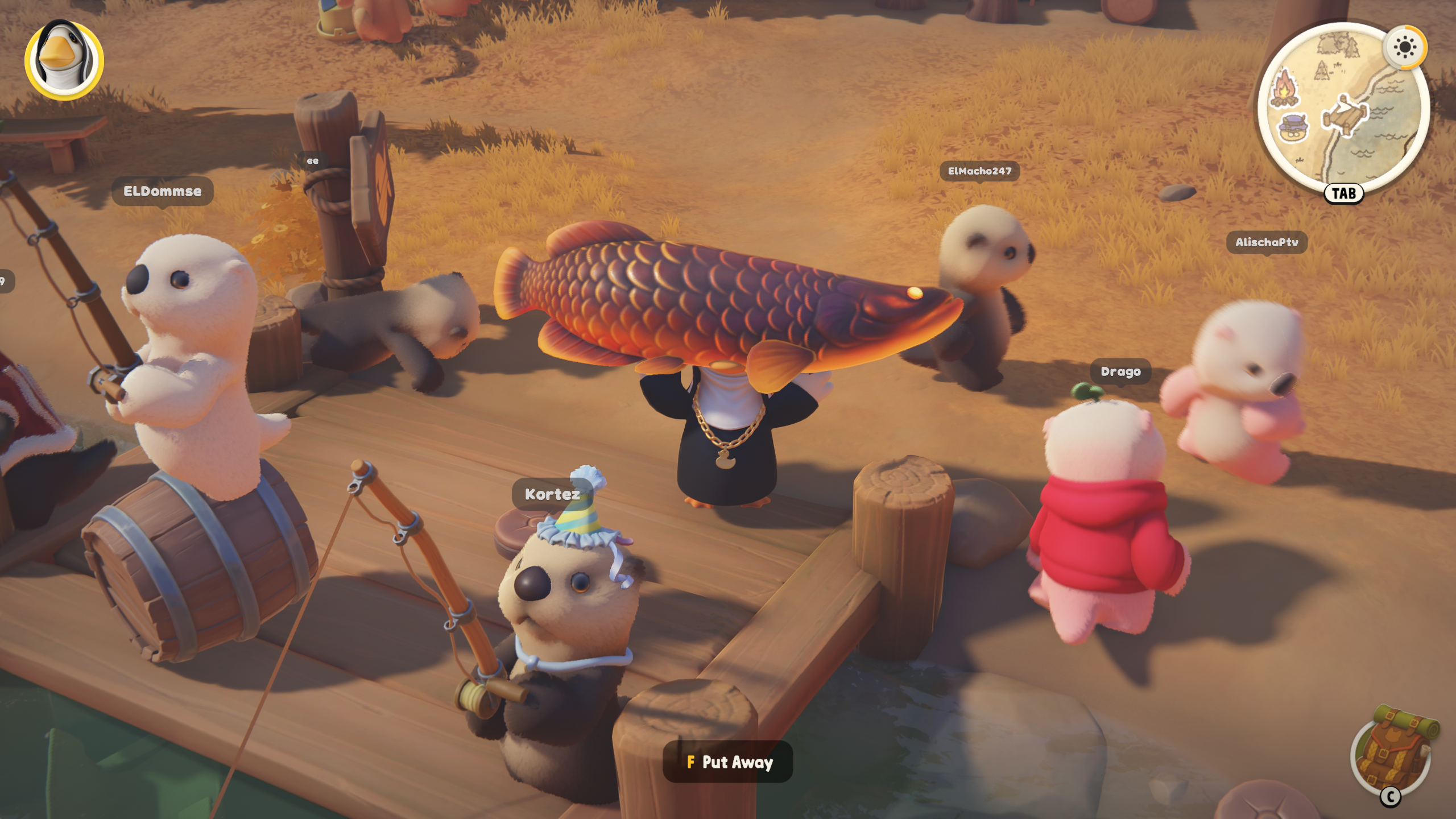The width and height of the screenshot is (1456, 819).
Task: Click the dock marker on minimap
Action: click(x=1345, y=117)
